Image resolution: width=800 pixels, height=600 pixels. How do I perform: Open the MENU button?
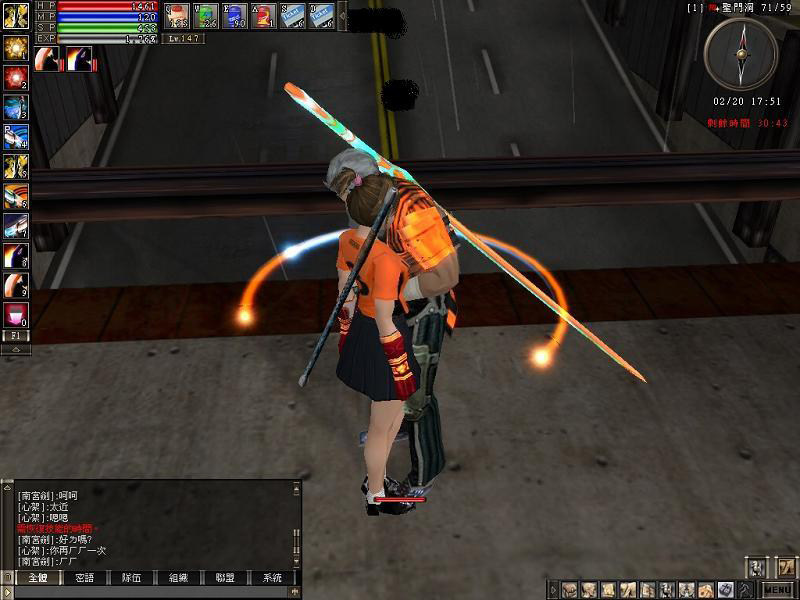click(778, 589)
